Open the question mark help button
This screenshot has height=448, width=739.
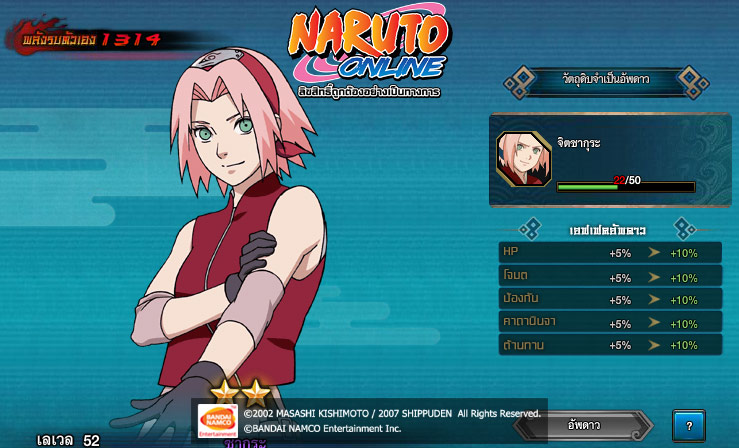(x=688, y=425)
